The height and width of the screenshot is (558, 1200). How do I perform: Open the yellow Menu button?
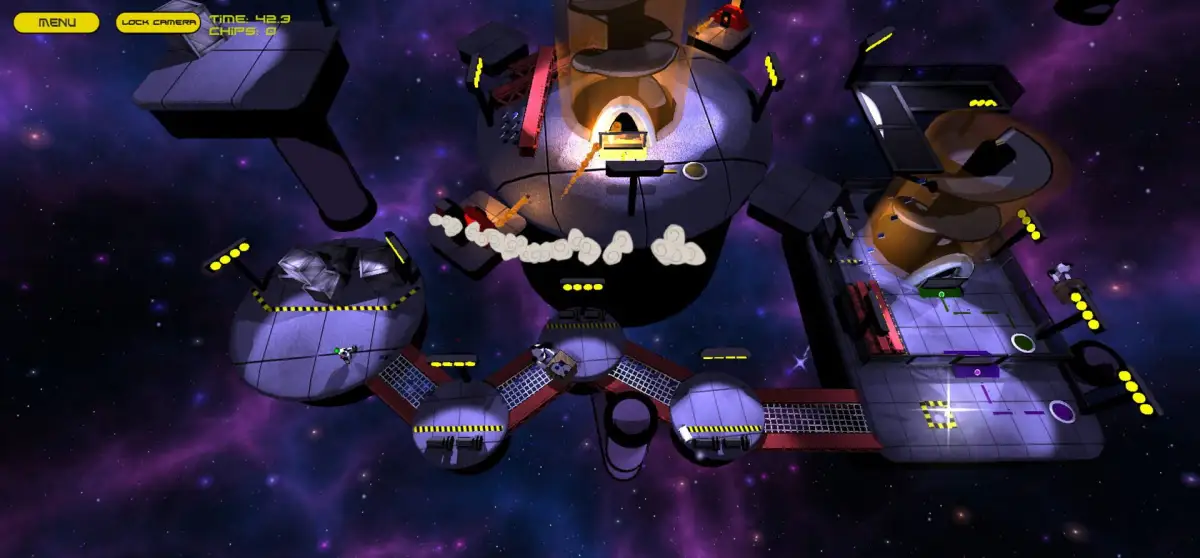pyautogui.click(x=56, y=22)
